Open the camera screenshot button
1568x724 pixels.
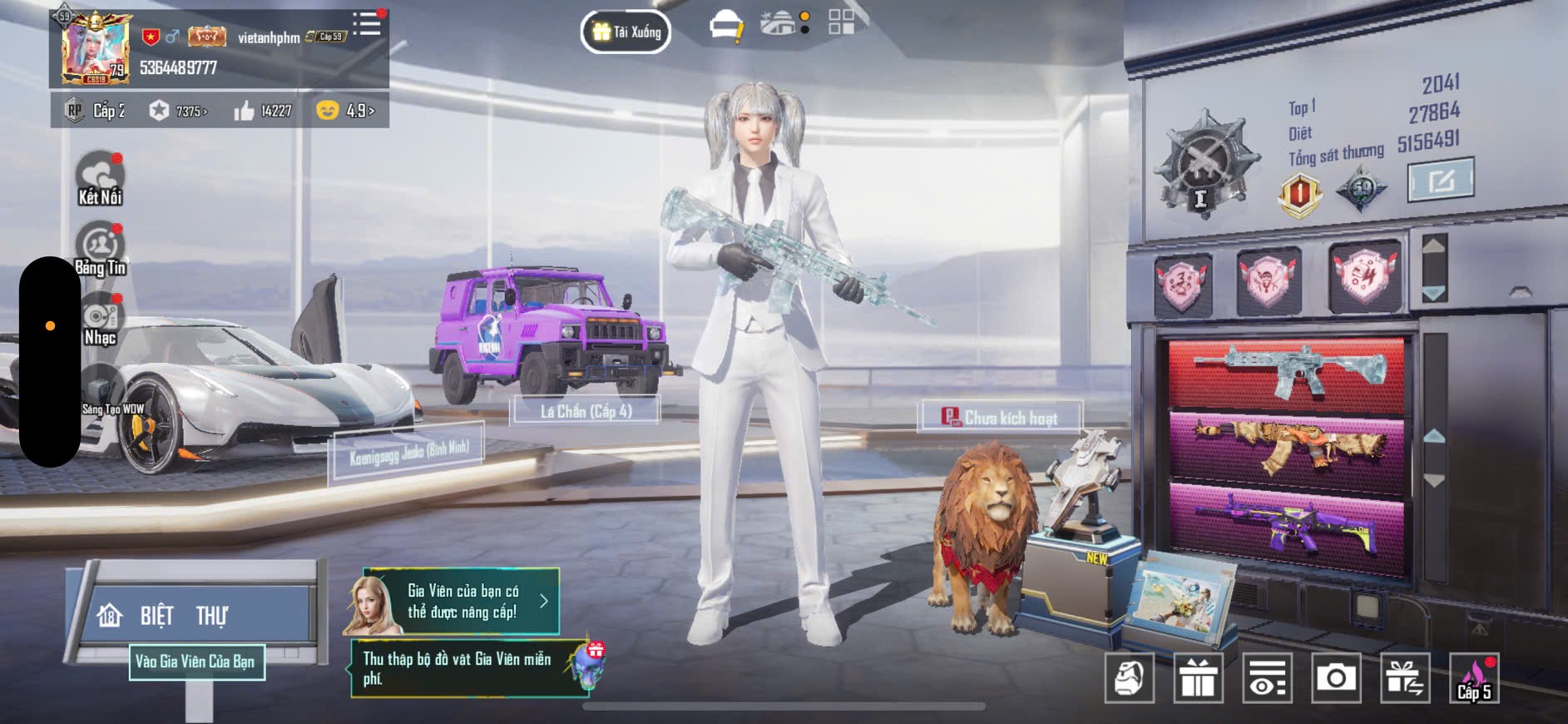[1336, 678]
